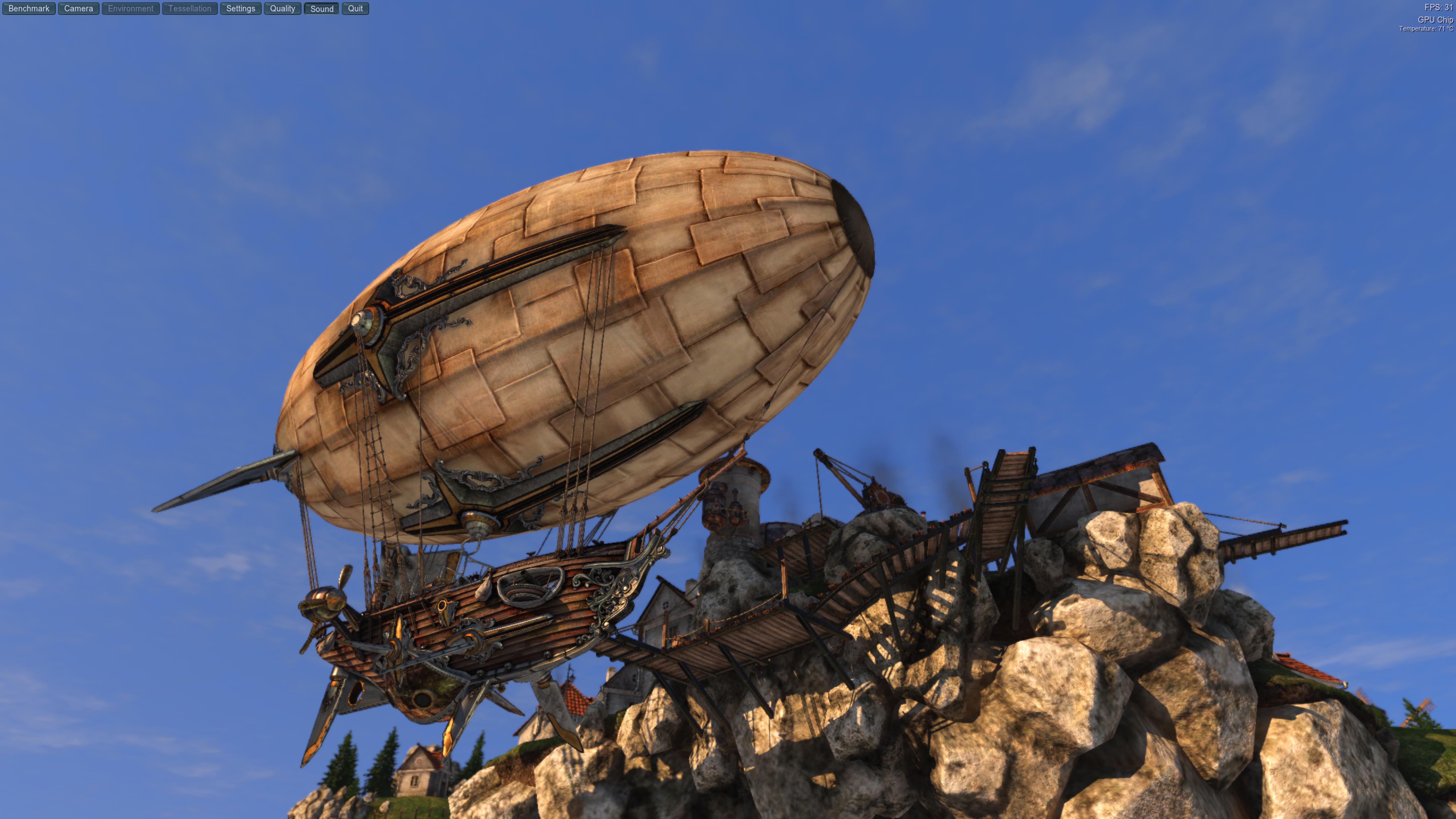Open the Camera menu

coord(78,9)
